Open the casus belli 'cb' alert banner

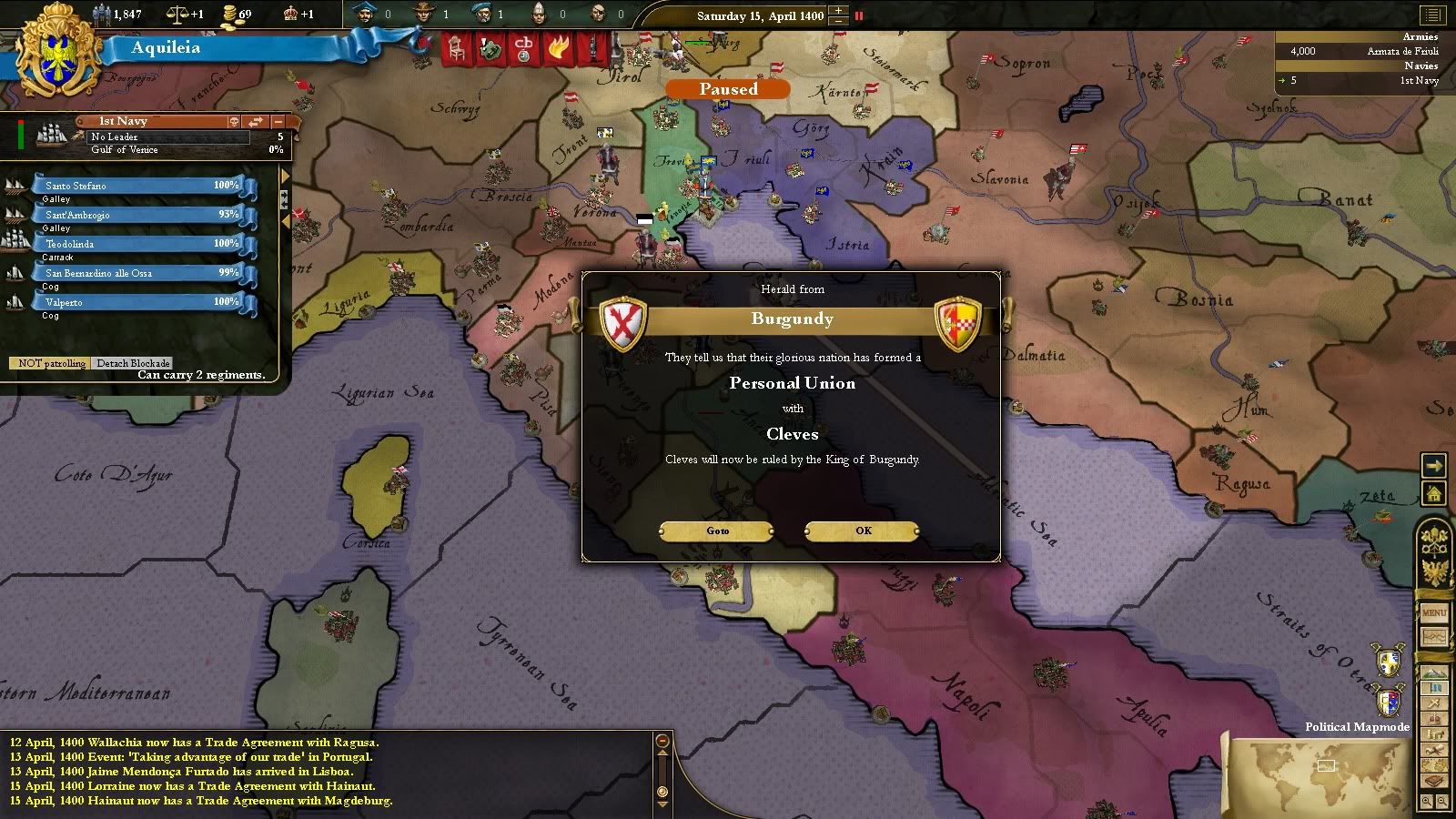pyautogui.click(x=523, y=49)
